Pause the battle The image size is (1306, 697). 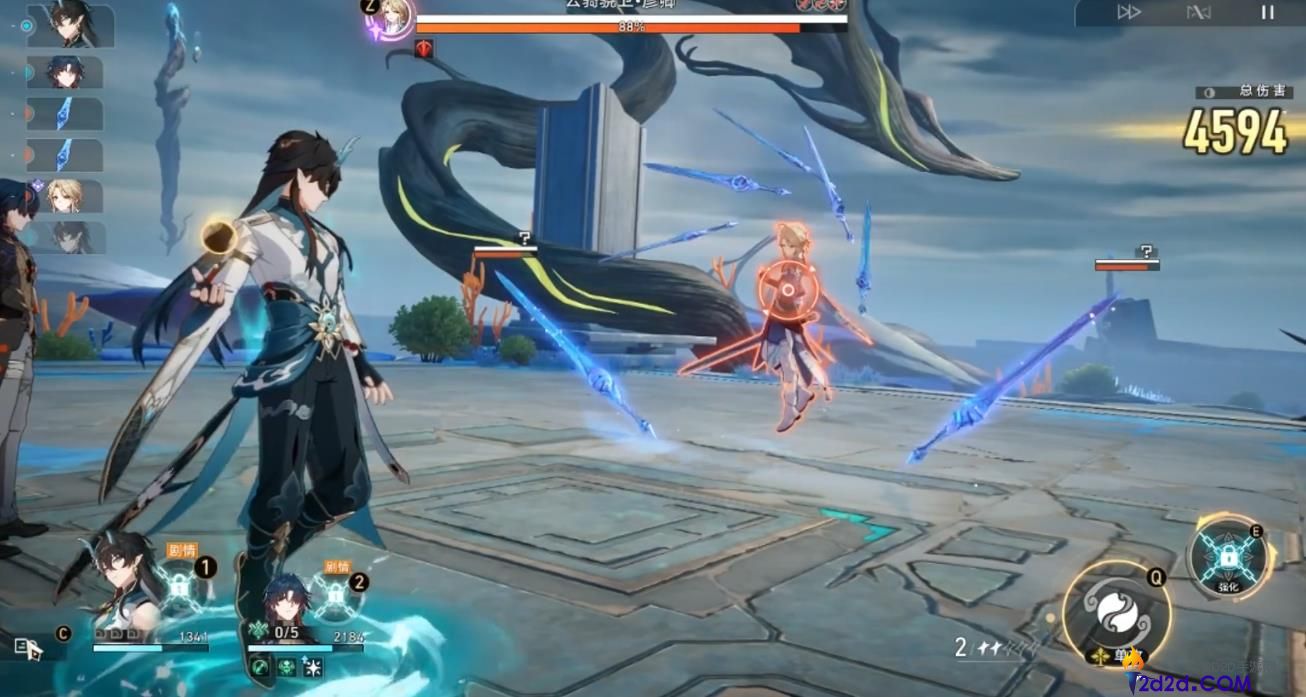(x=1267, y=12)
